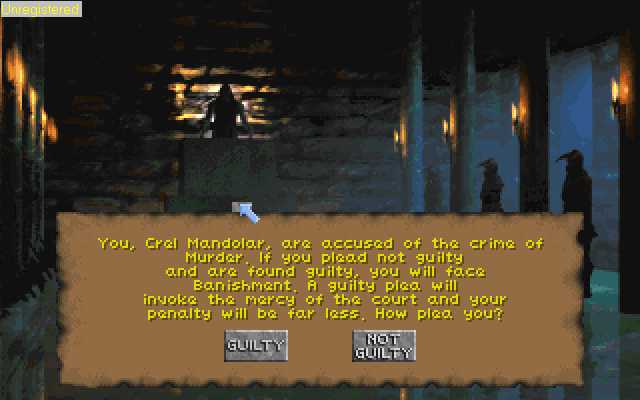Choose the Not Guilty plea
This screenshot has width=640, height=400.
(383, 346)
